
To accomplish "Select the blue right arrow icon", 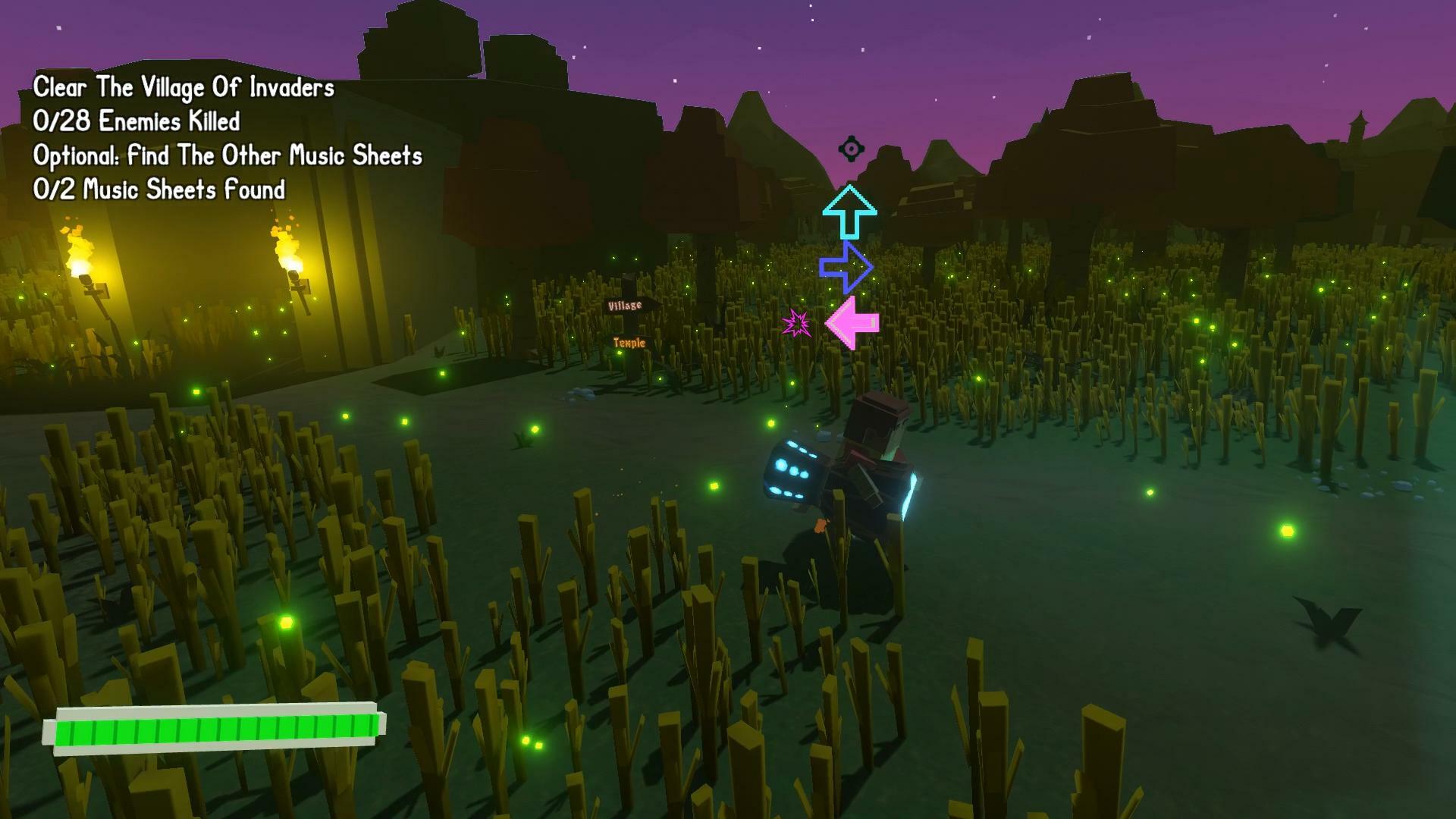I will 846,267.
